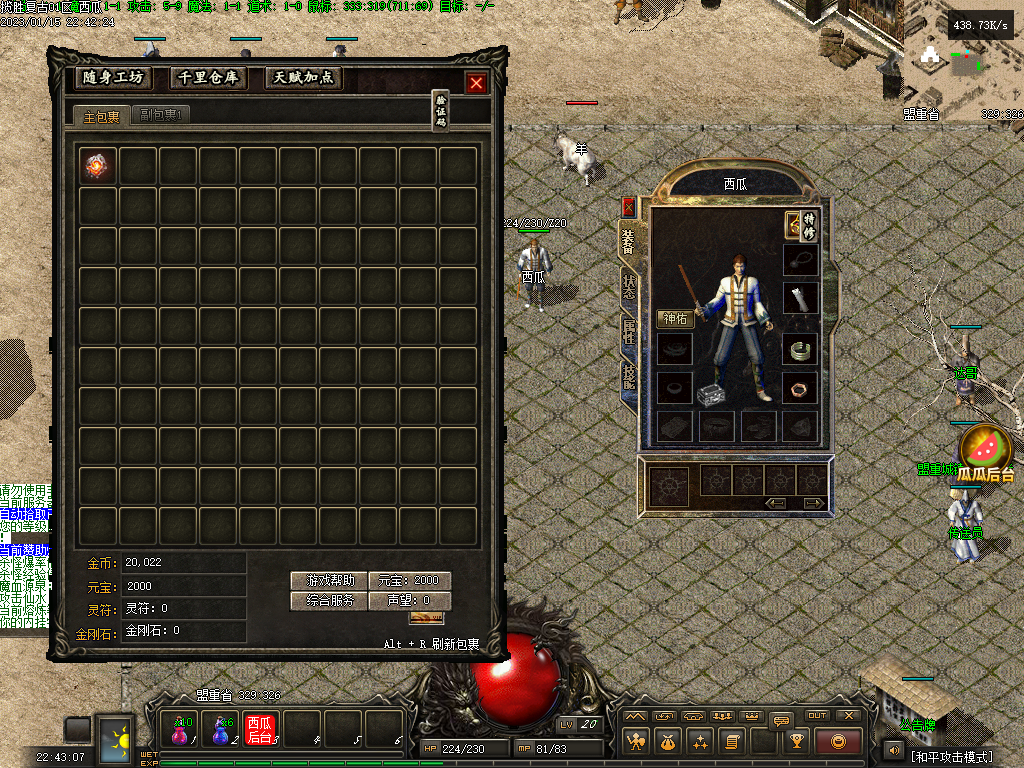Close the character equipment panel
This screenshot has width=1024, height=768.
(x=629, y=207)
